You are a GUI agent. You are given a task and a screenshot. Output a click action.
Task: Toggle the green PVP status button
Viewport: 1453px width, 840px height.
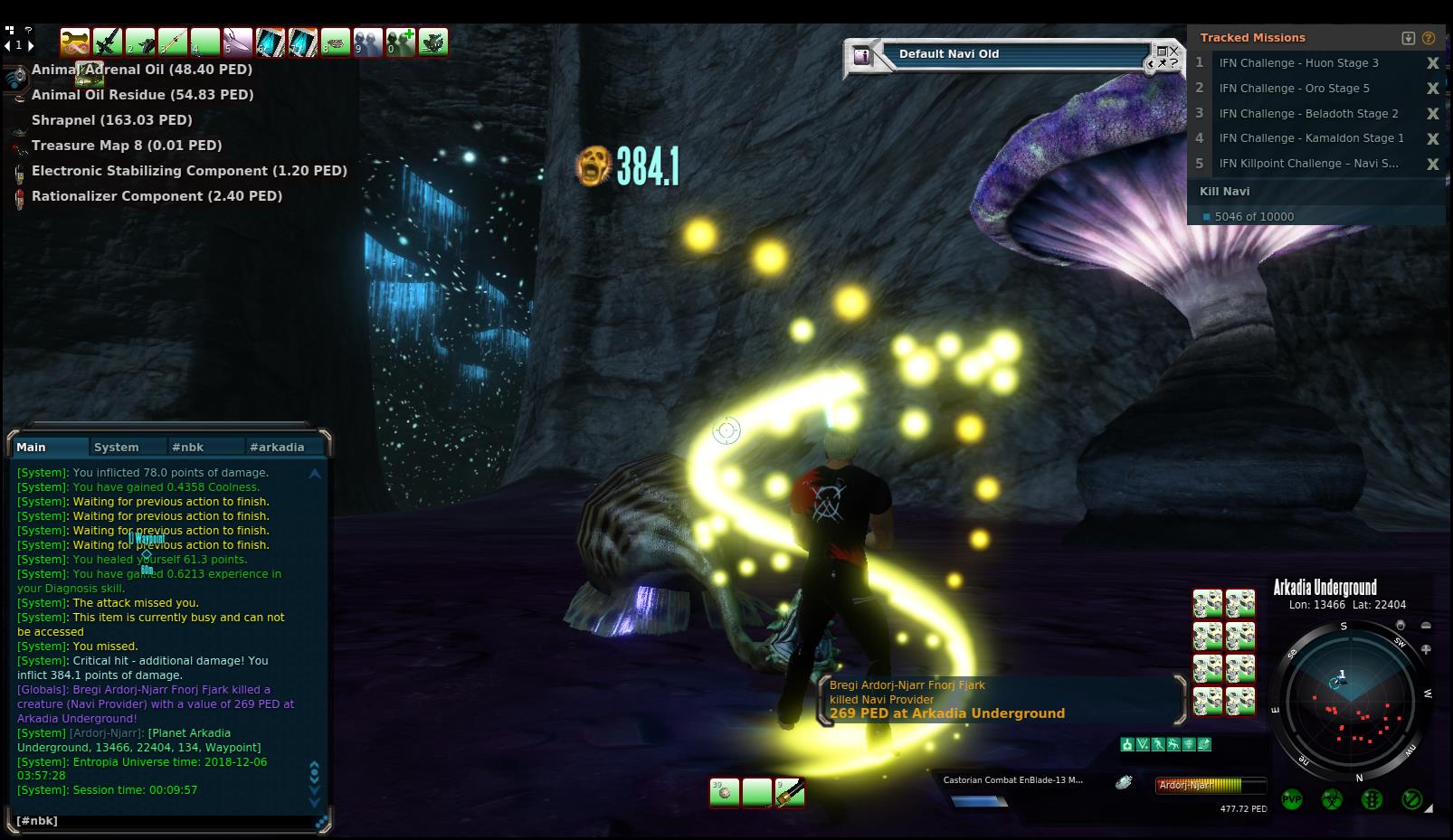pyautogui.click(x=1291, y=799)
